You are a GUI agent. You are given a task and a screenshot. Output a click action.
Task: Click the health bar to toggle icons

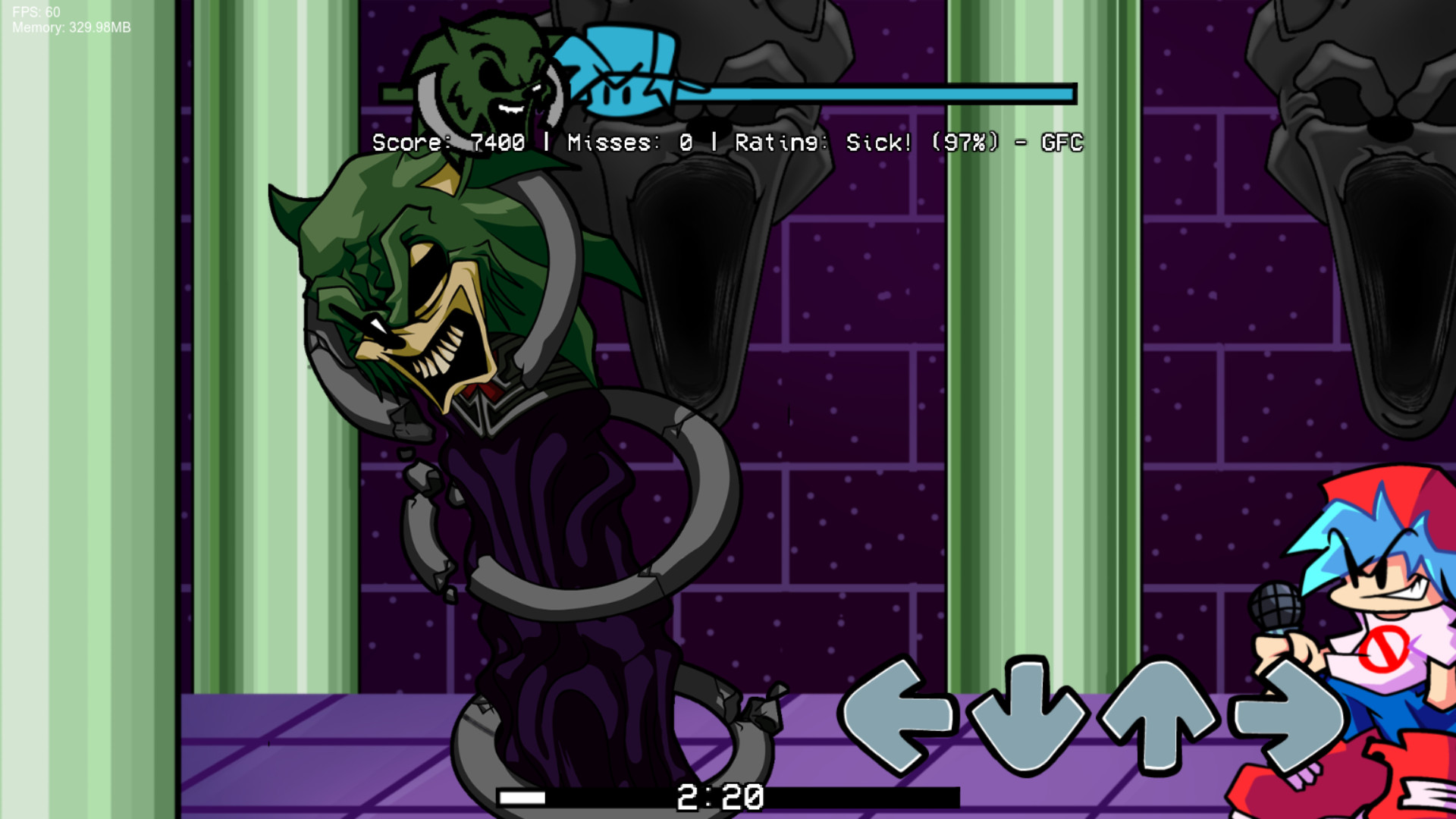(872, 93)
